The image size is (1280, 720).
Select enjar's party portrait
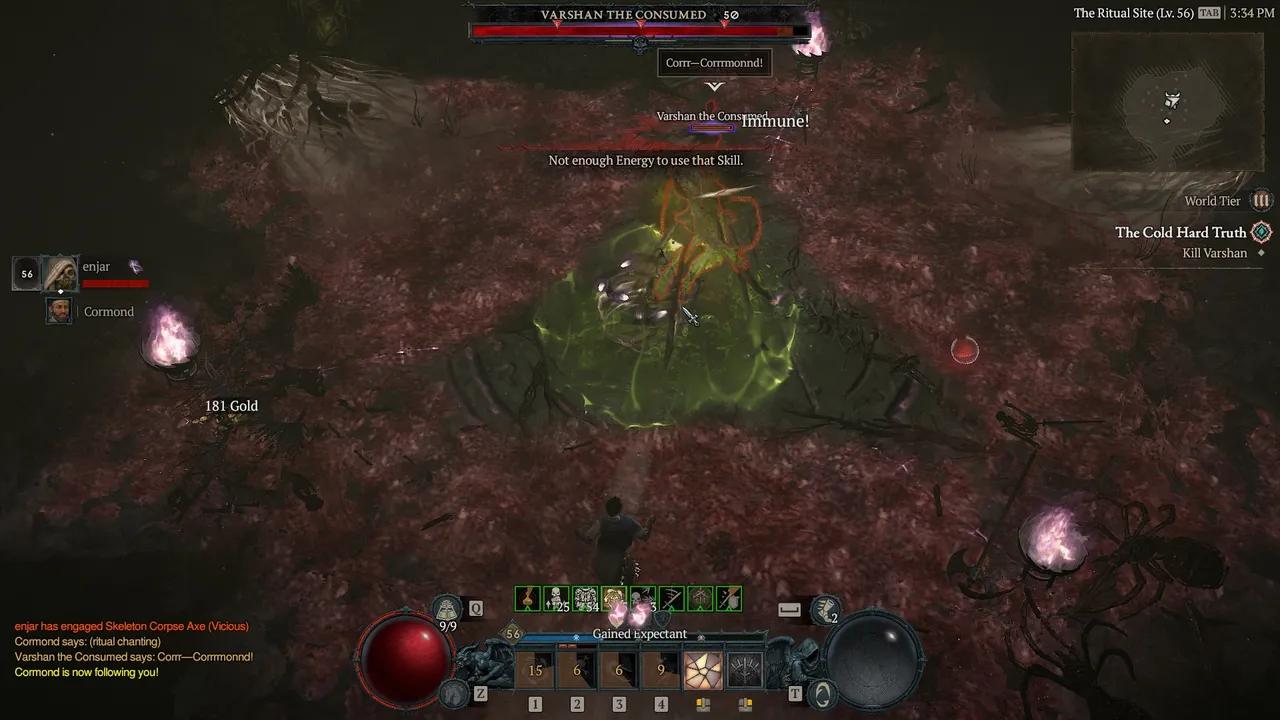tap(60, 272)
